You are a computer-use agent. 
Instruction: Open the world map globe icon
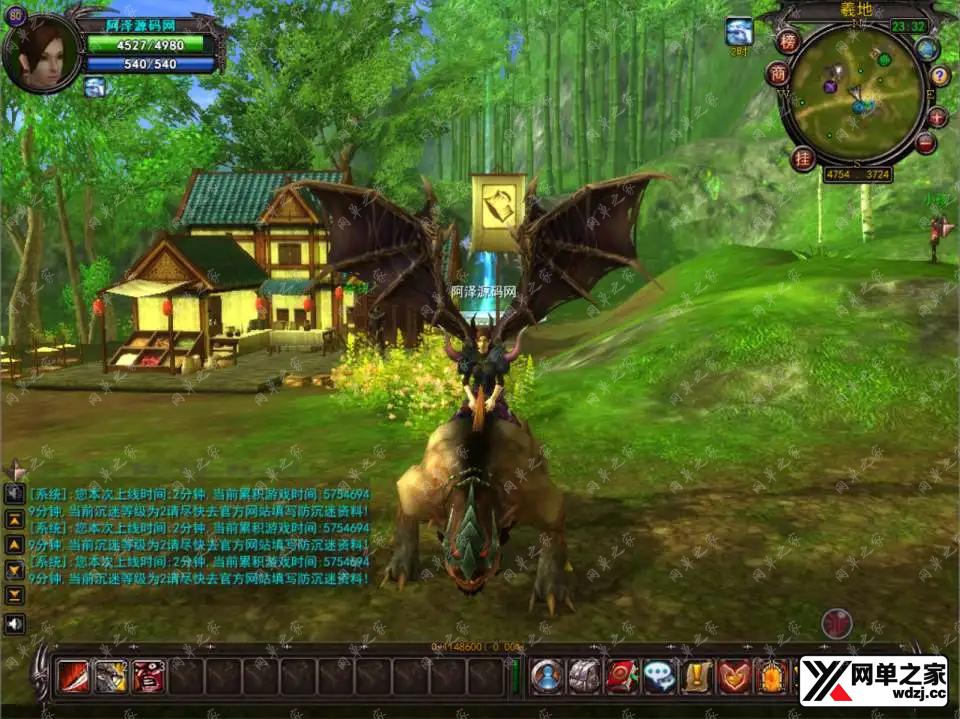coord(927,48)
